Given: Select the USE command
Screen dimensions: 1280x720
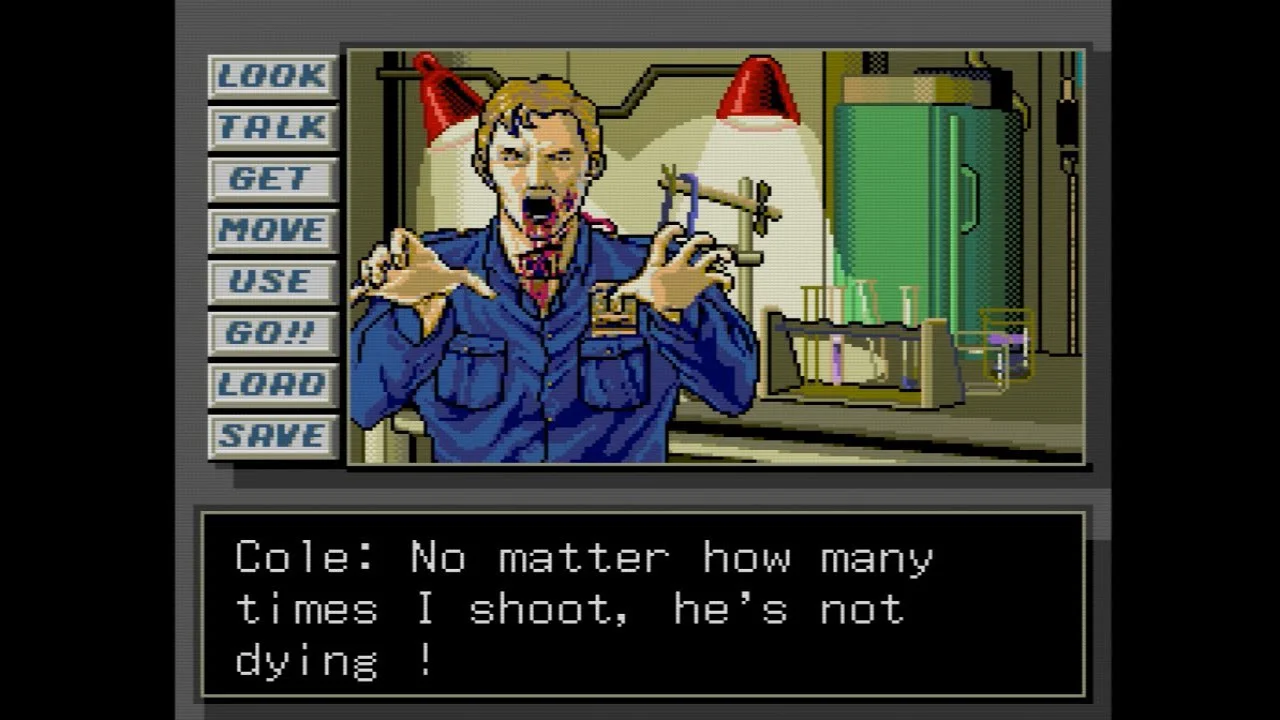Looking at the screenshot, I should [x=272, y=282].
